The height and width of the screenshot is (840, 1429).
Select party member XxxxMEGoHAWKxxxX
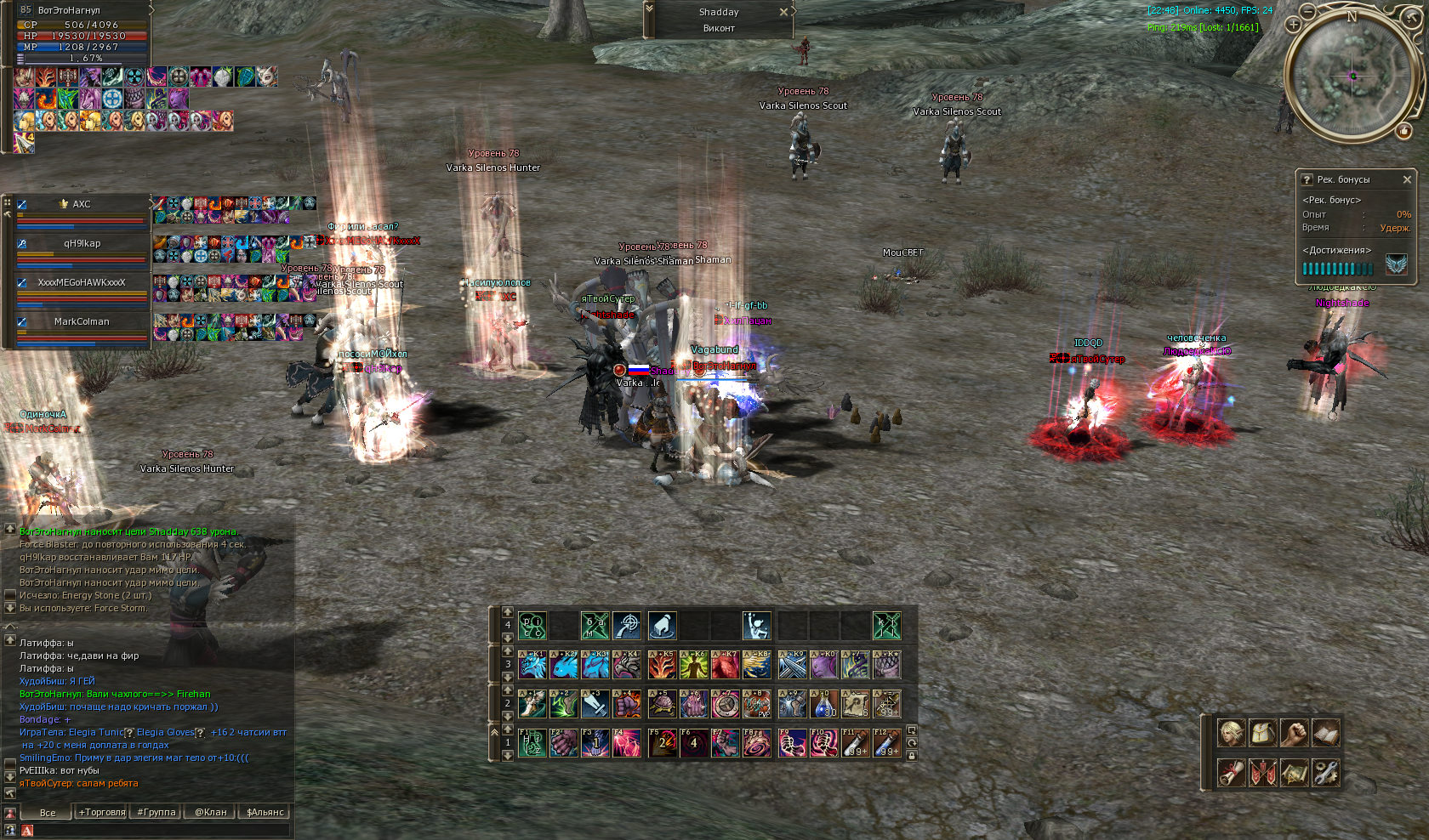(82, 283)
